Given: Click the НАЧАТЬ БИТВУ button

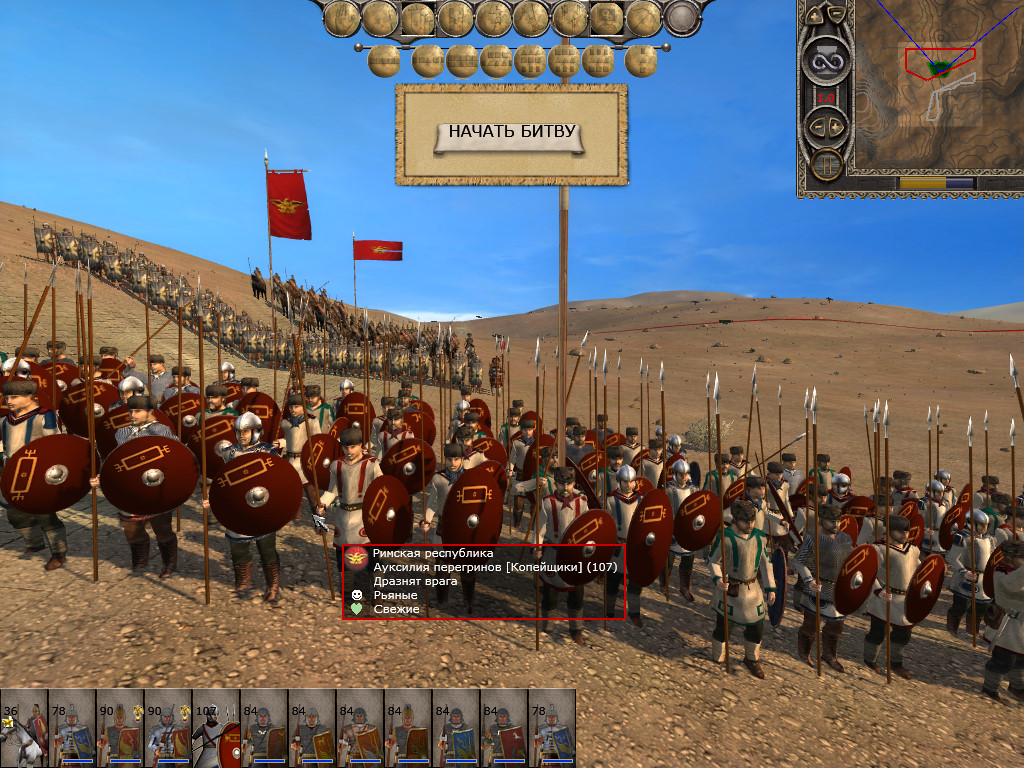Looking at the screenshot, I should [511, 132].
